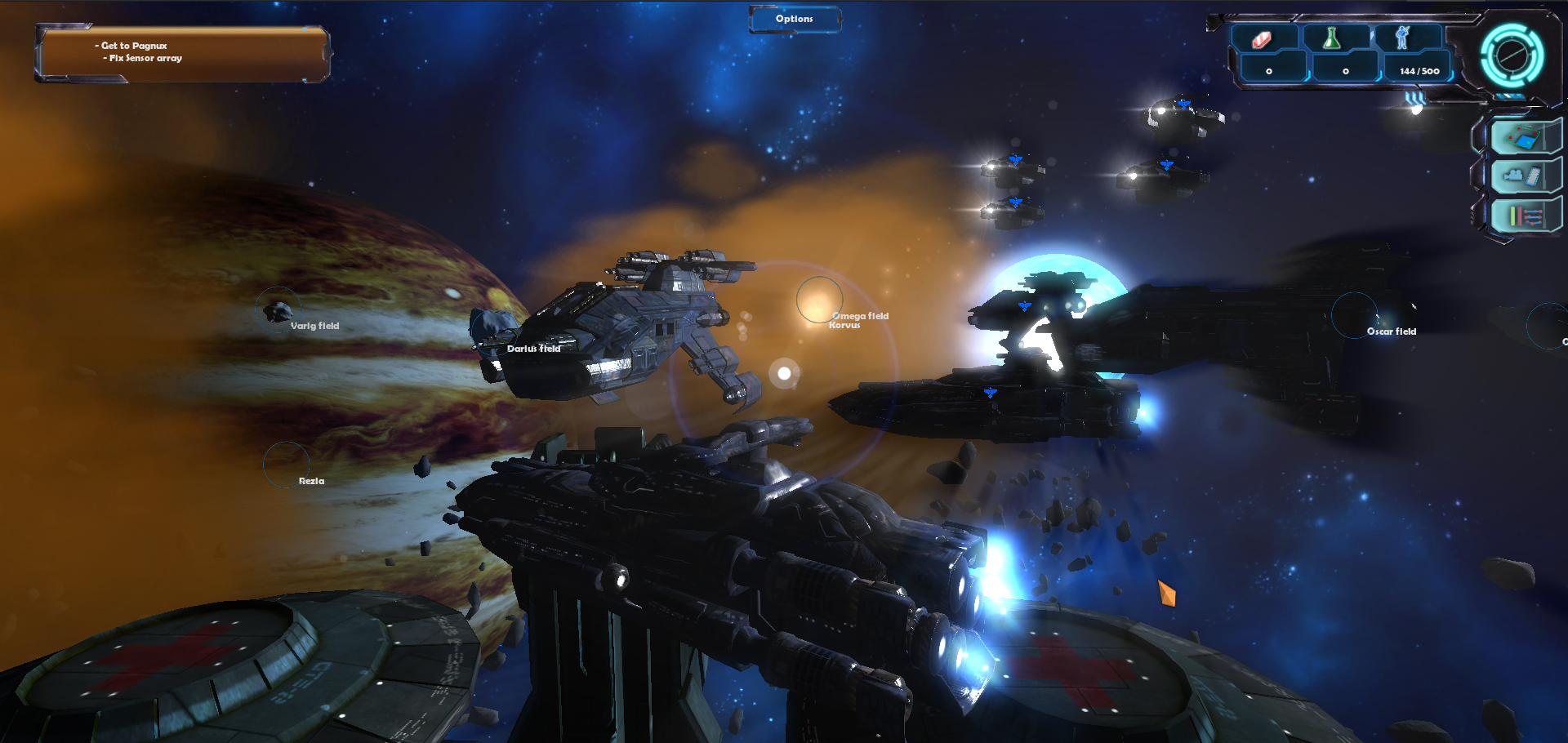1568x743 pixels.
Task: Select the Rezia location marker
Action: pyautogui.click(x=286, y=465)
